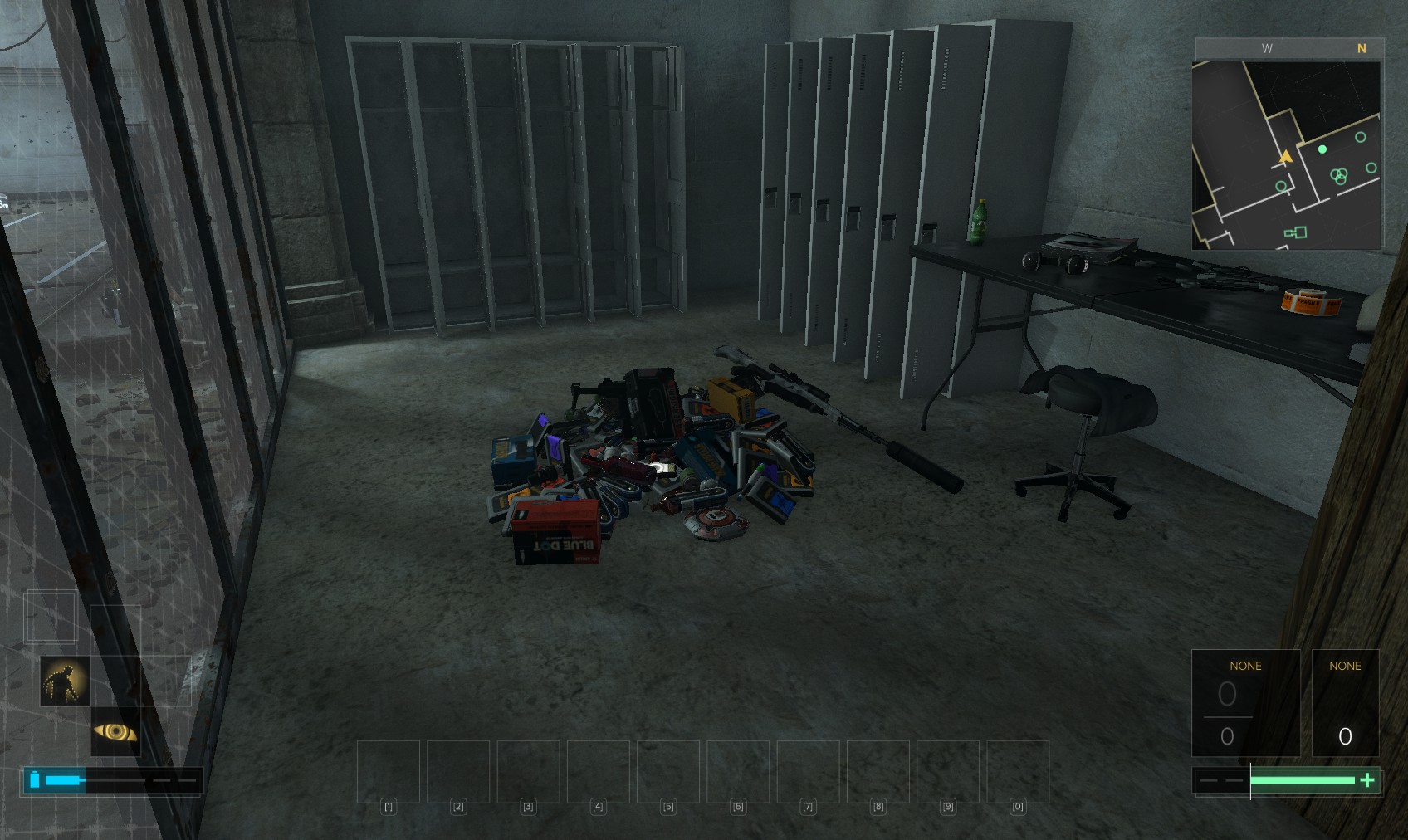Toggle the golden figure augmentation icon
Screen dimensions: 1408x840
[x=65, y=681]
